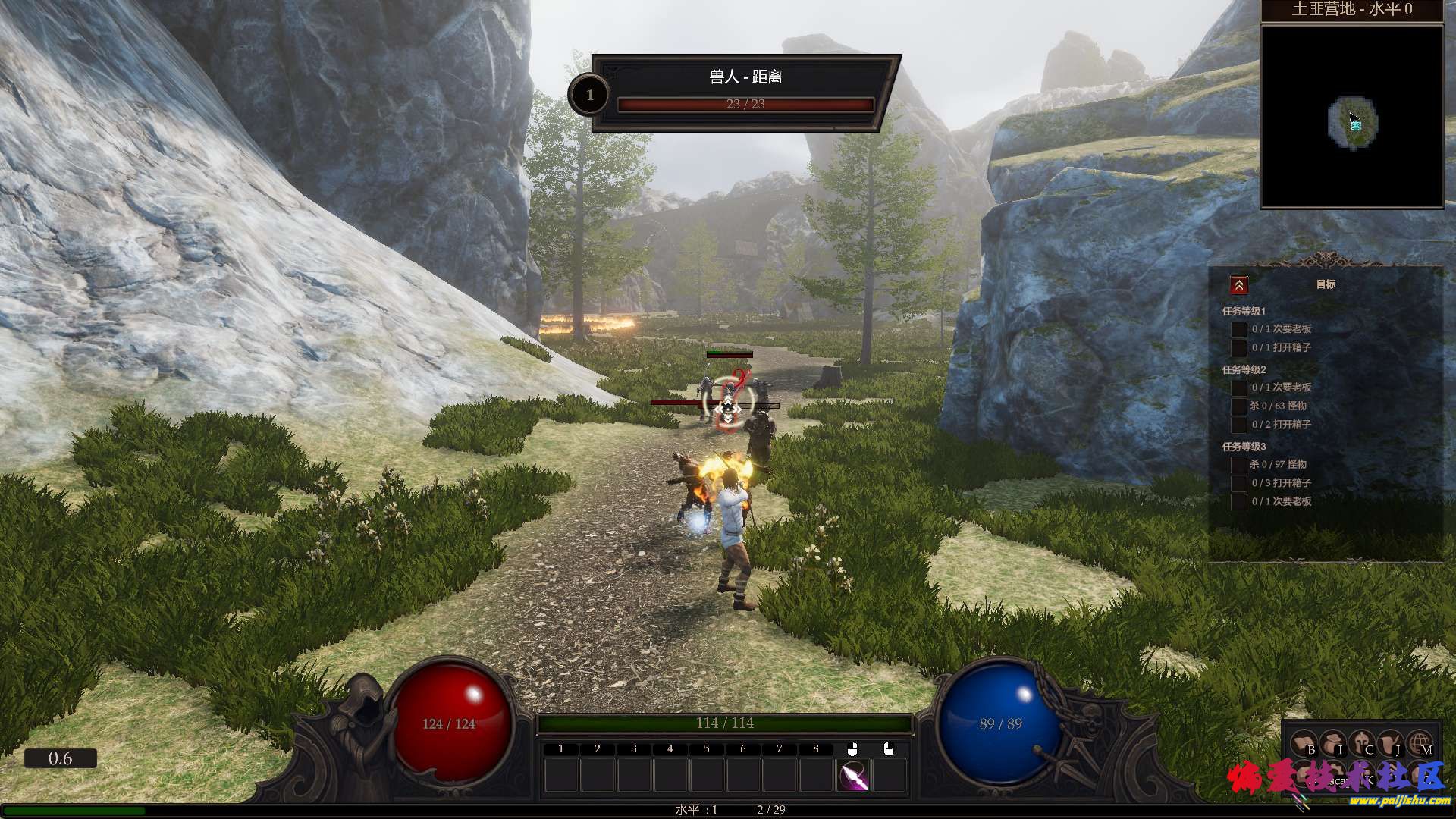Viewport: 1456px width, 819px height.
Task: Select the purple arrow skill slot
Action: [x=853, y=776]
